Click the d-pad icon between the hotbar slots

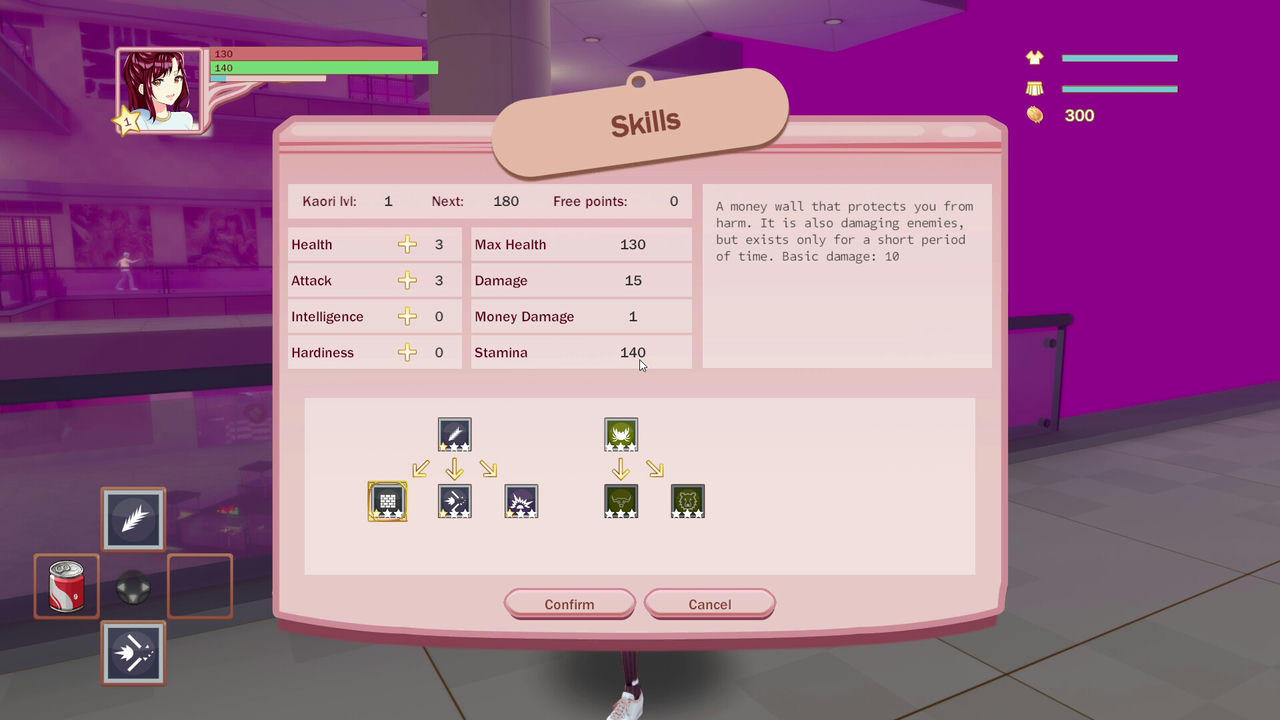point(132,586)
